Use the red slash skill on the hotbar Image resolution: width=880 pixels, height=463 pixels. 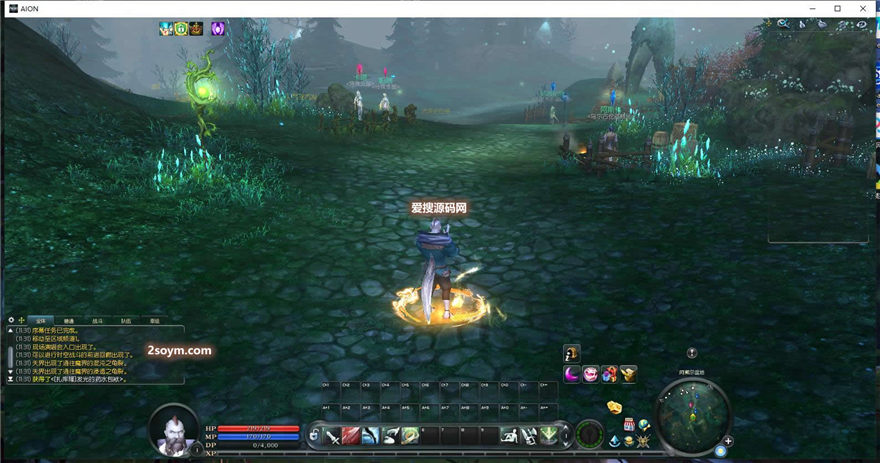pos(352,435)
